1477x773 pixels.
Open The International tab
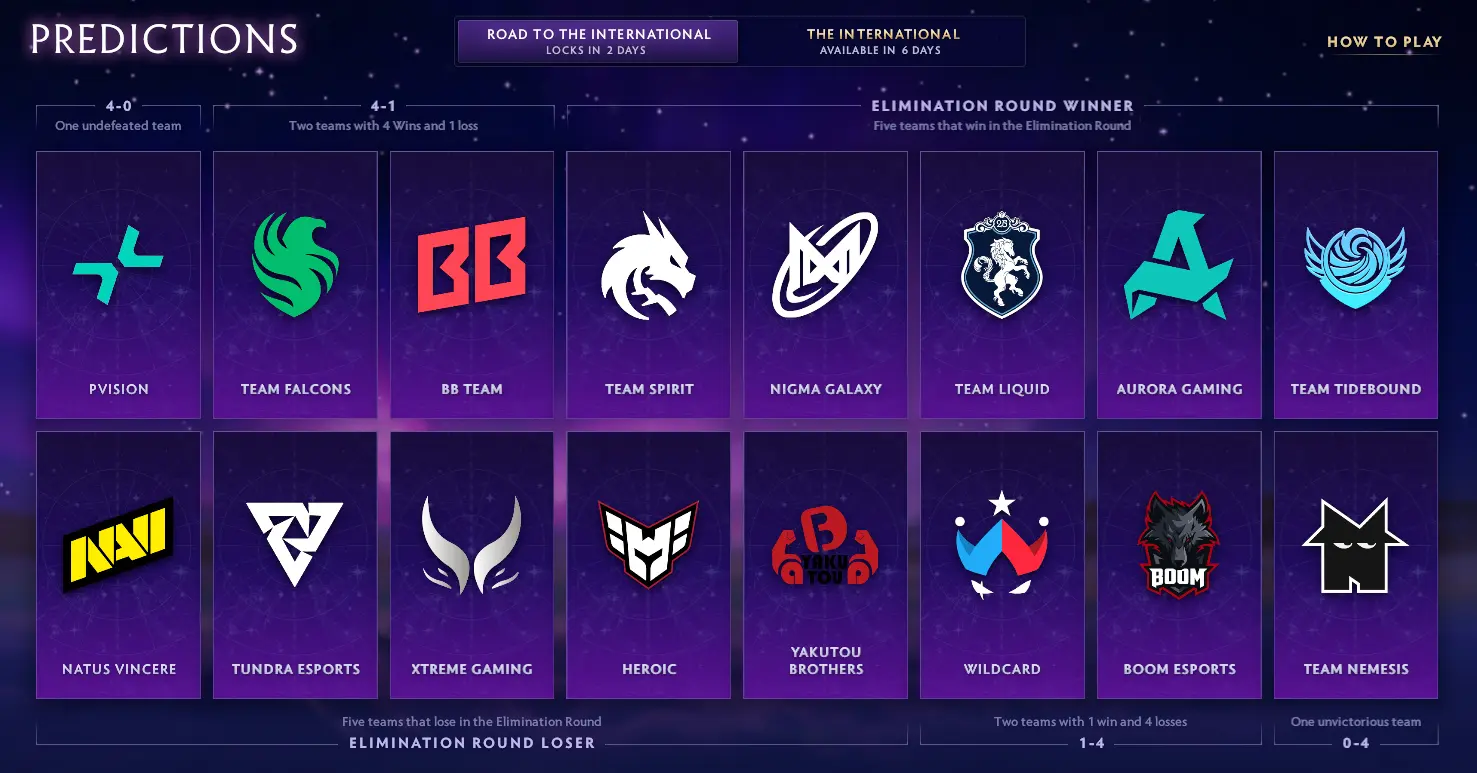pos(884,40)
